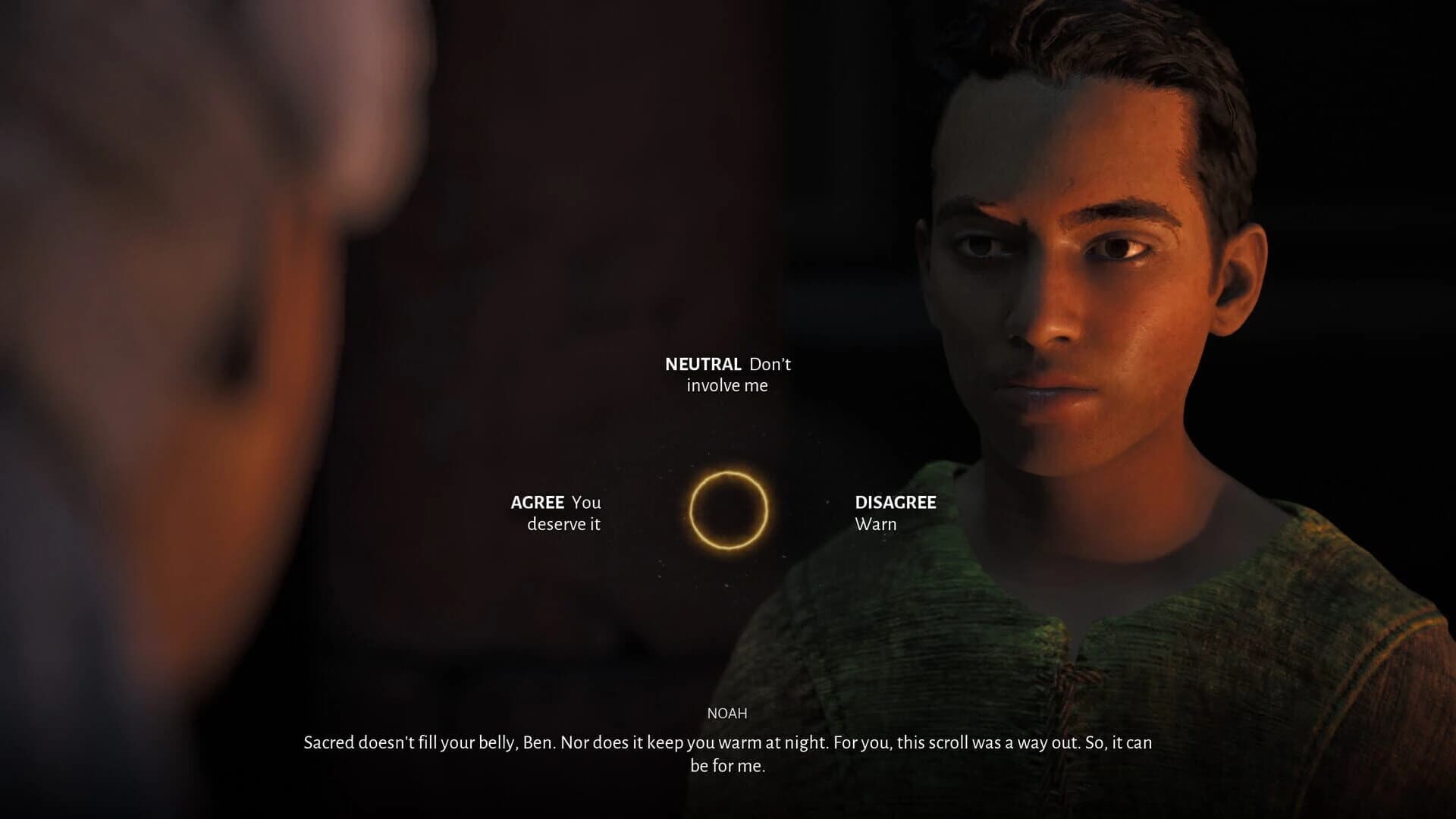Click the AGREE label left of ring
Viewport: 1456px width, 819px height.
(x=535, y=502)
